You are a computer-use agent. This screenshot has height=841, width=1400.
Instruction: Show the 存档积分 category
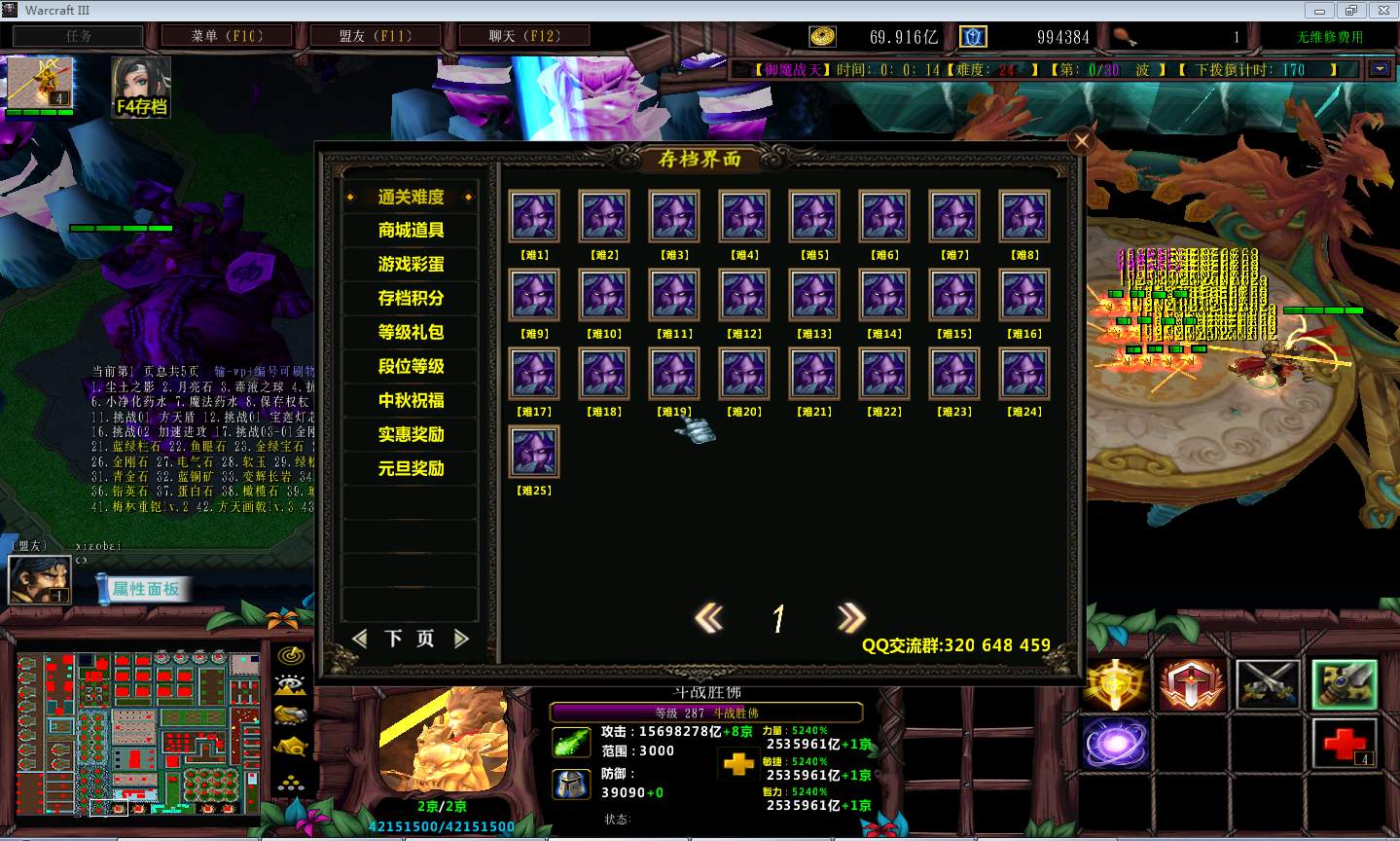411,299
